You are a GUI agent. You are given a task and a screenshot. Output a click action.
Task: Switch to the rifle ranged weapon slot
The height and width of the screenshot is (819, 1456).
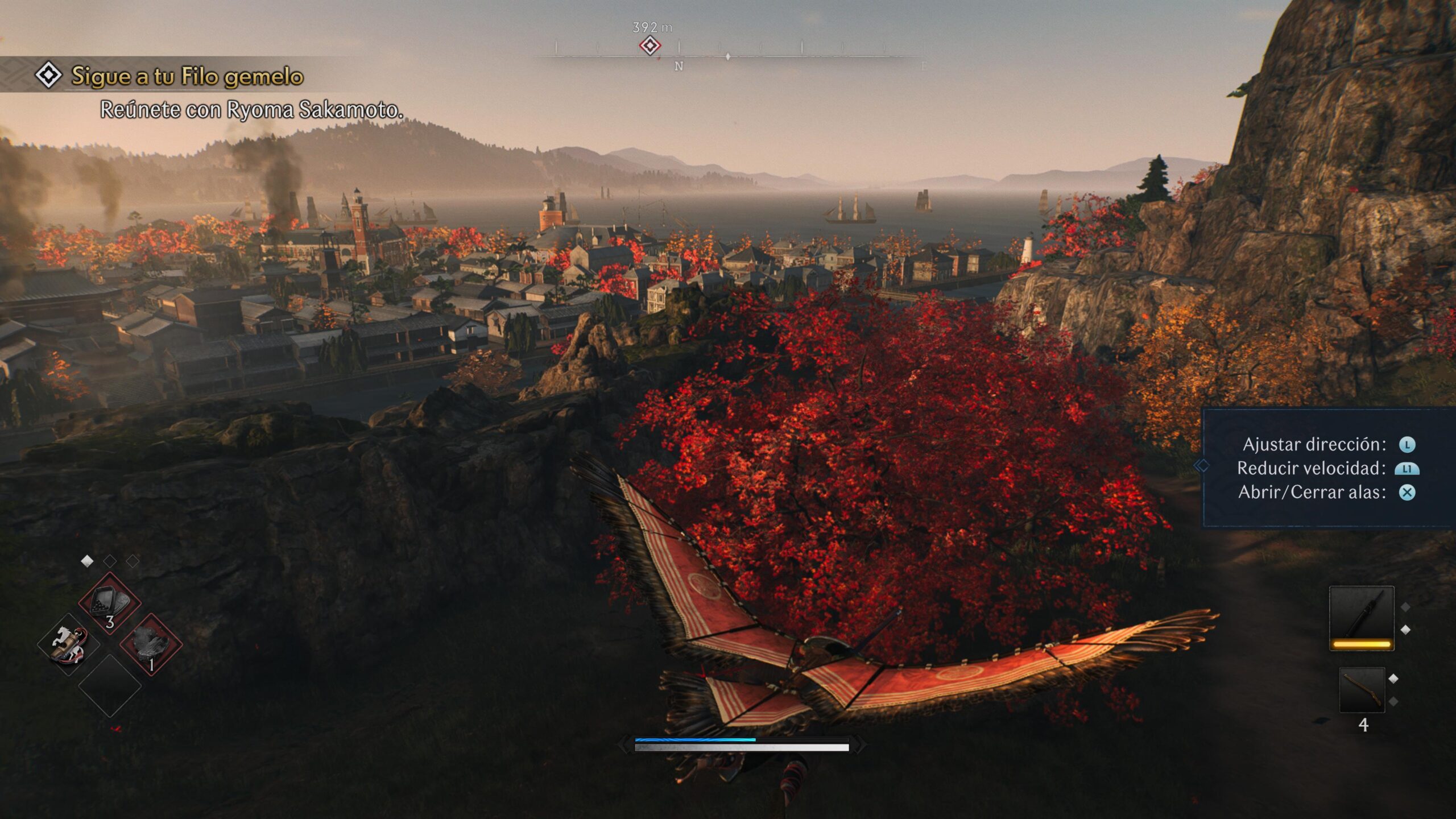pos(1362,690)
